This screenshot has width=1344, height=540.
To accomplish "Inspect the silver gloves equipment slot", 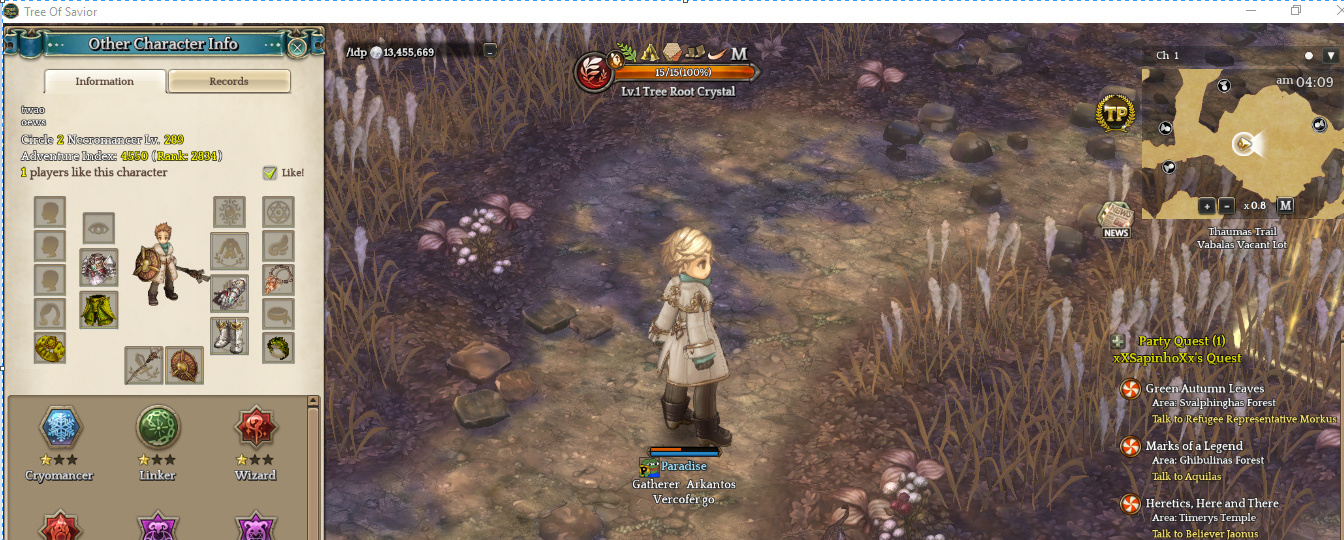I will (229, 293).
